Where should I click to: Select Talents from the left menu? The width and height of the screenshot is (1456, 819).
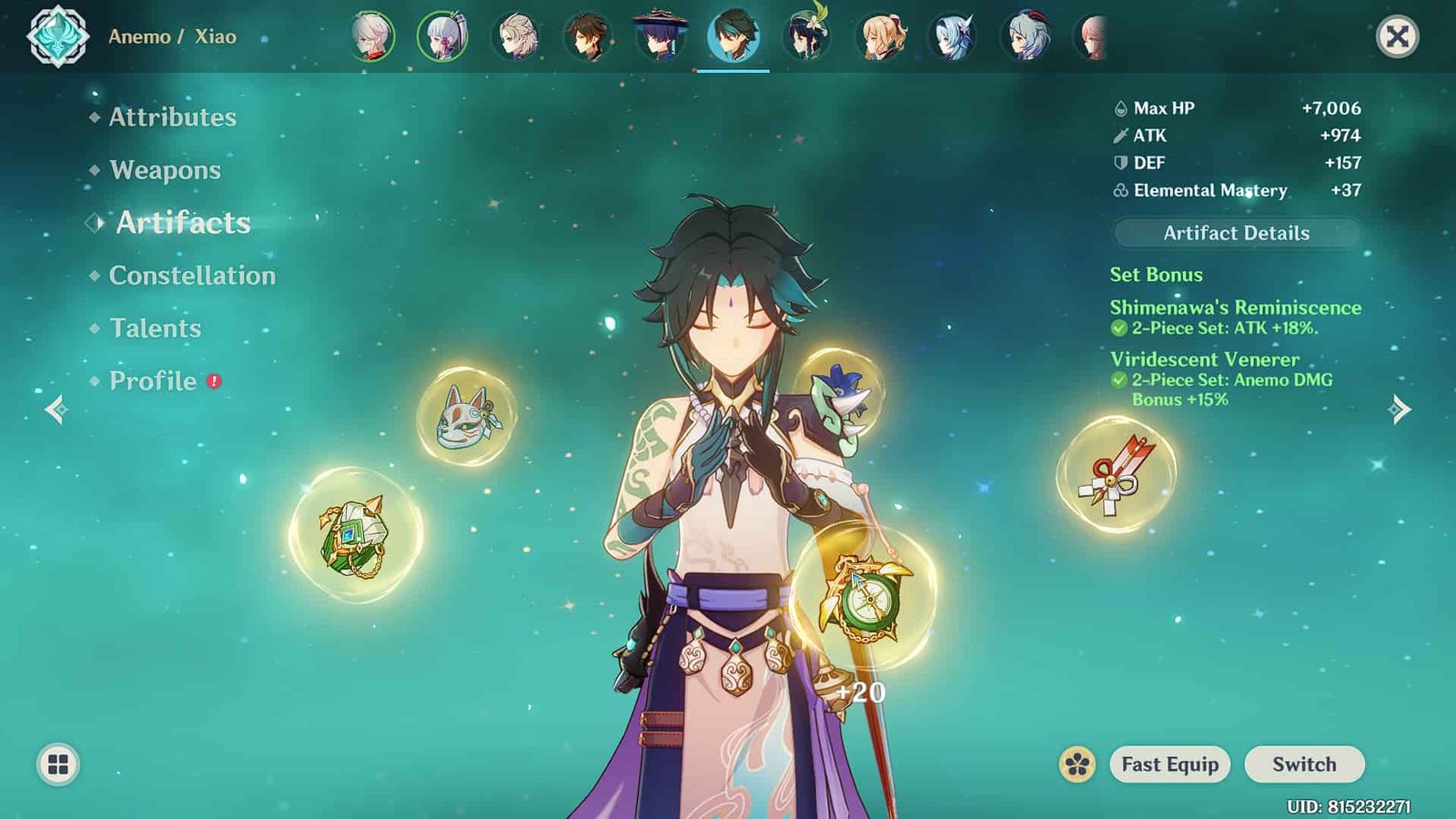(x=155, y=329)
